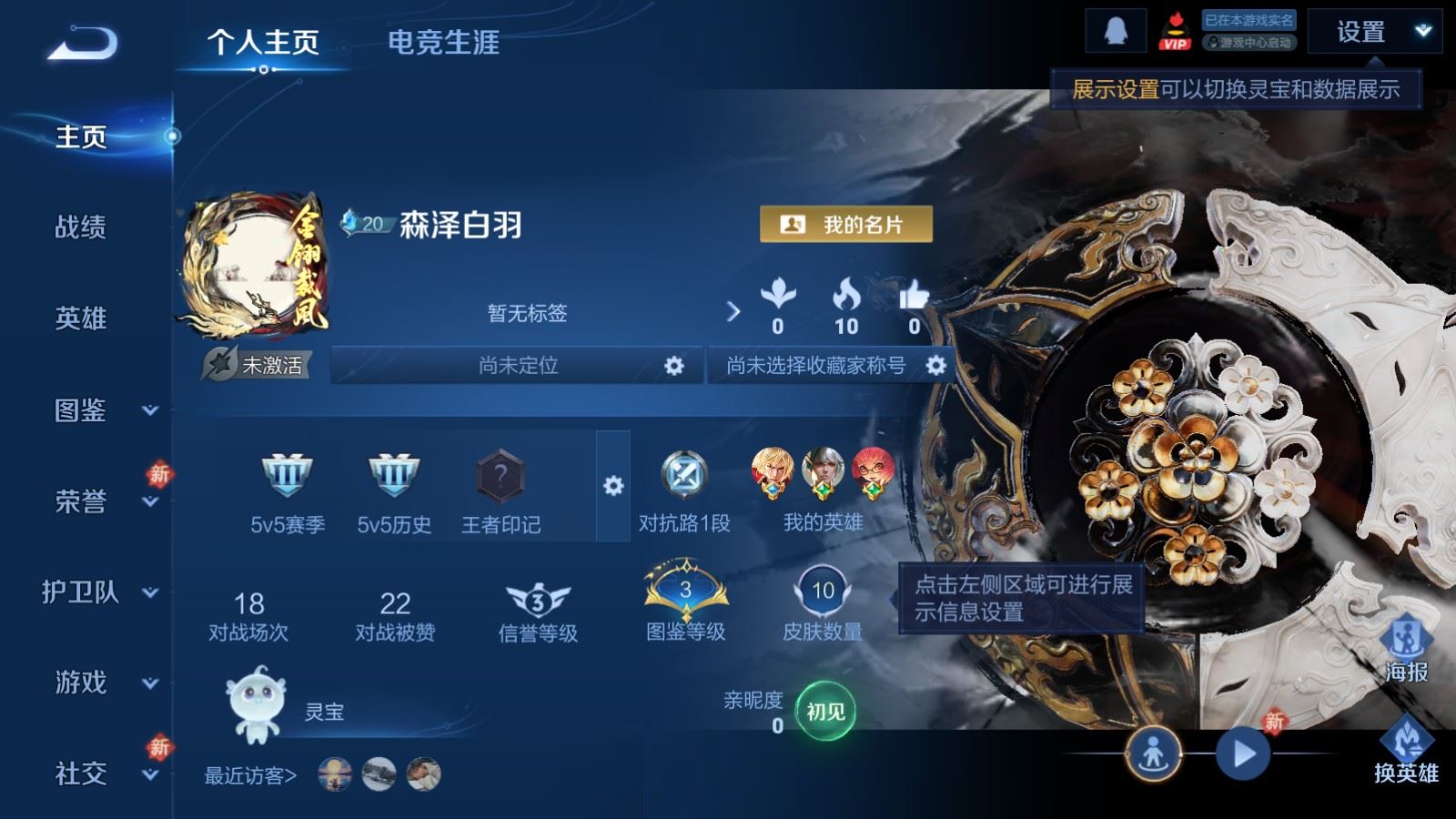1456x819 pixels.
Task: Expand the 护卫队 menu item
Action: coord(98,592)
